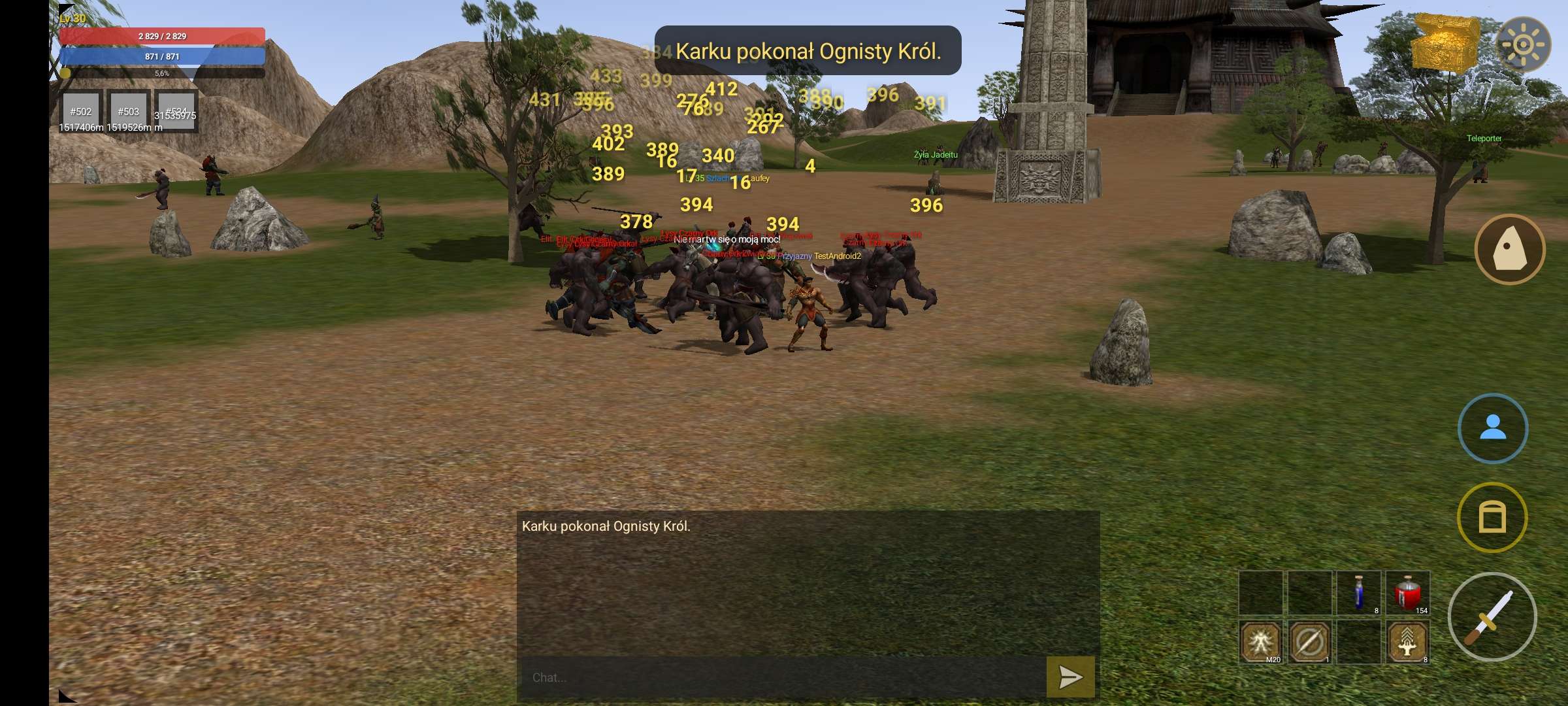This screenshot has height=706, width=1568.
Task: Focus the Chat text input field
Action: 781,677
